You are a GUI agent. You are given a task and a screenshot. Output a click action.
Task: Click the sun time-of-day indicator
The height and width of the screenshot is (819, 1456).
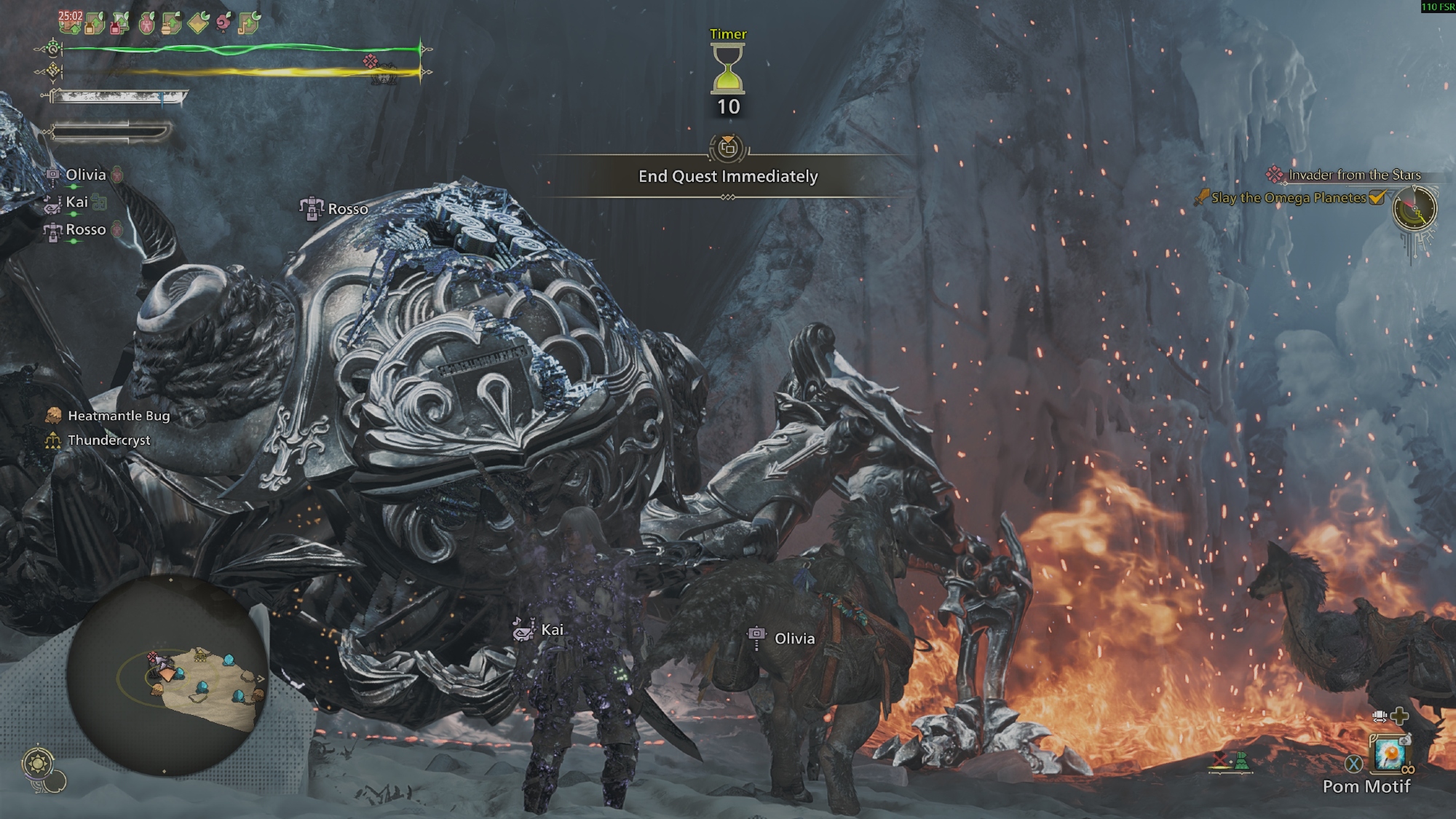pyautogui.click(x=37, y=763)
